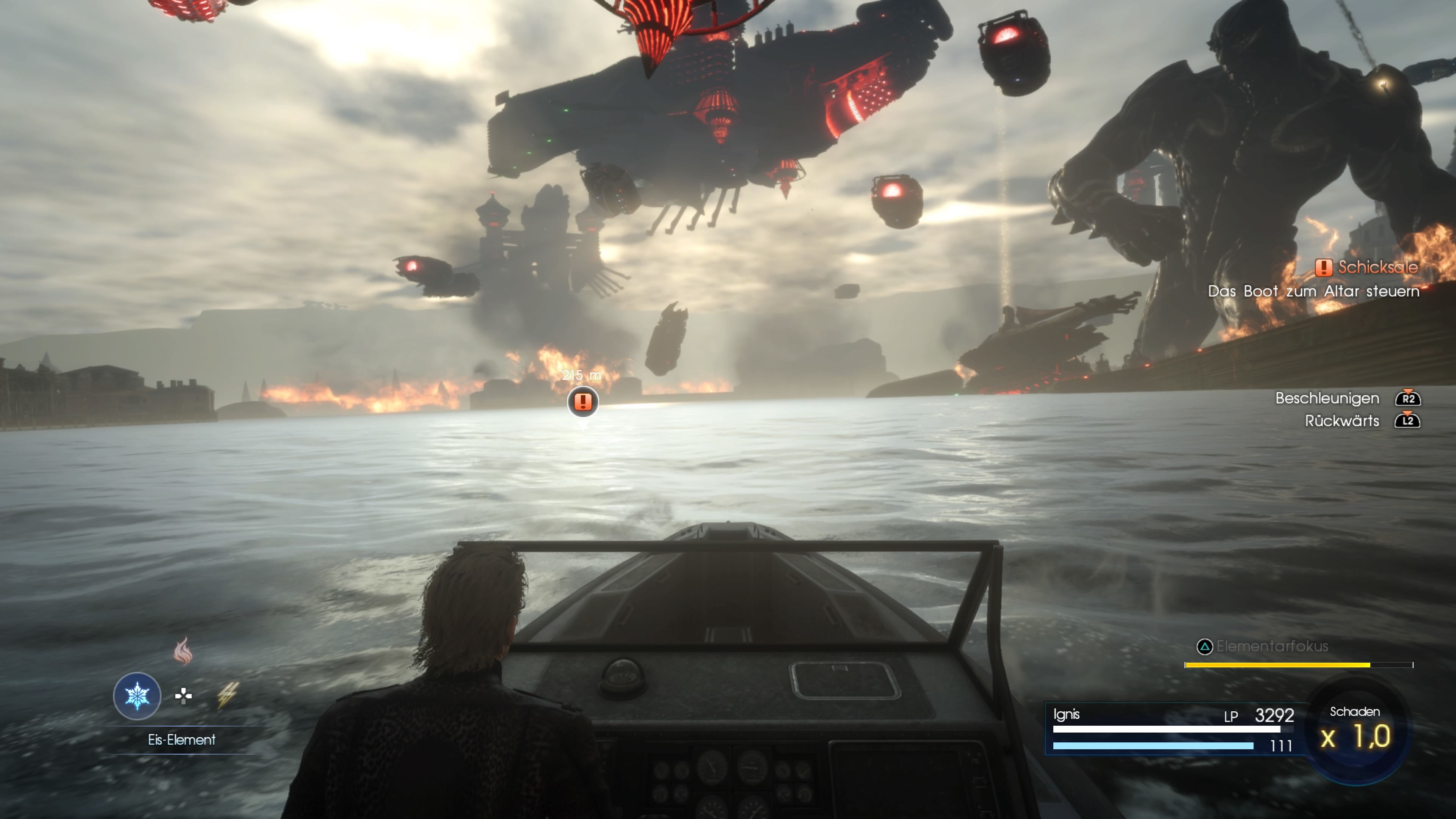Select the ice element snowflake icon
Viewport: 1456px width, 819px height.
pos(137,695)
